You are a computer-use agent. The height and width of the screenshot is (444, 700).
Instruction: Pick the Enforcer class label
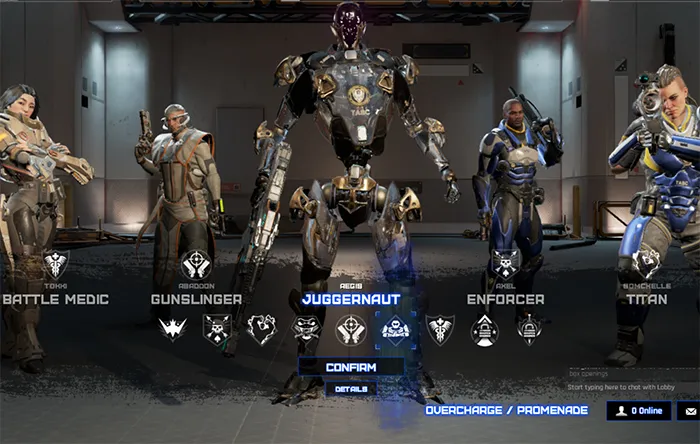coord(505,299)
